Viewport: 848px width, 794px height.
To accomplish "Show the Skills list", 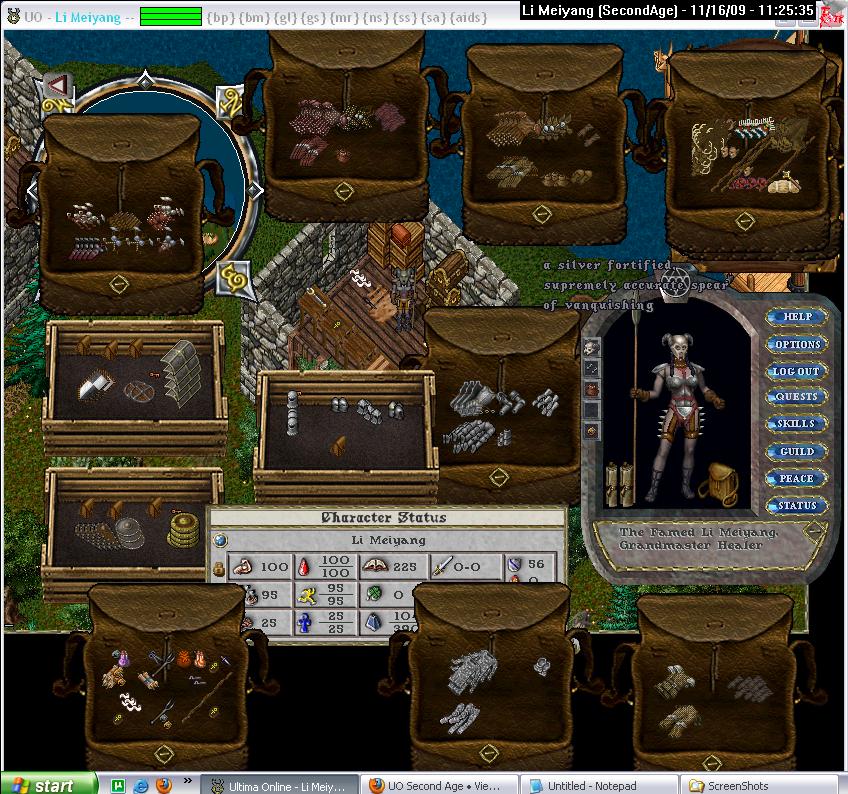I will (x=797, y=424).
